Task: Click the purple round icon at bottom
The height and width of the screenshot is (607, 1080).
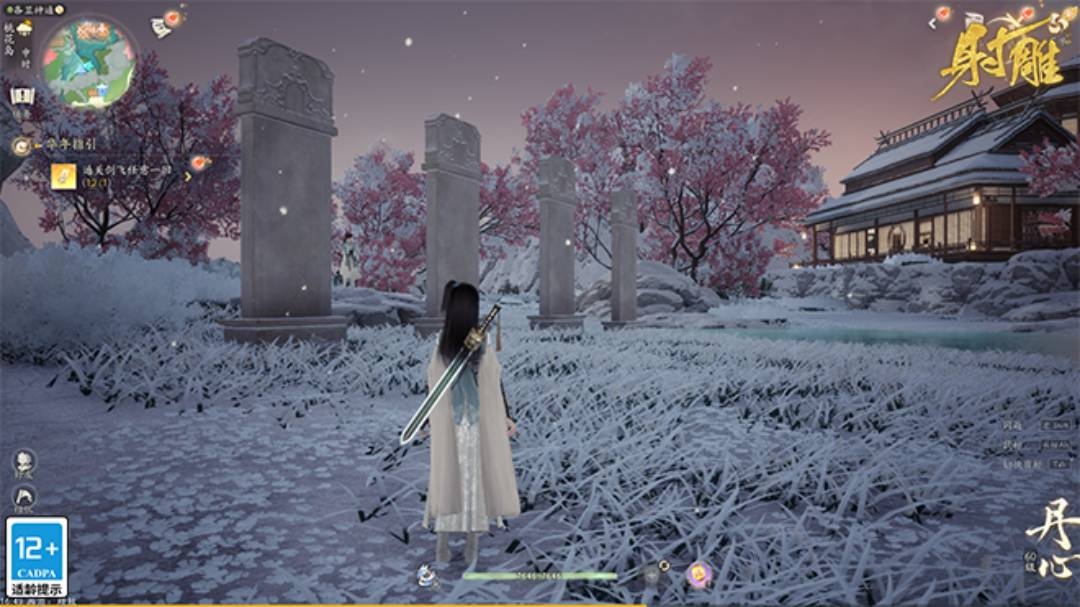Action: click(x=698, y=574)
